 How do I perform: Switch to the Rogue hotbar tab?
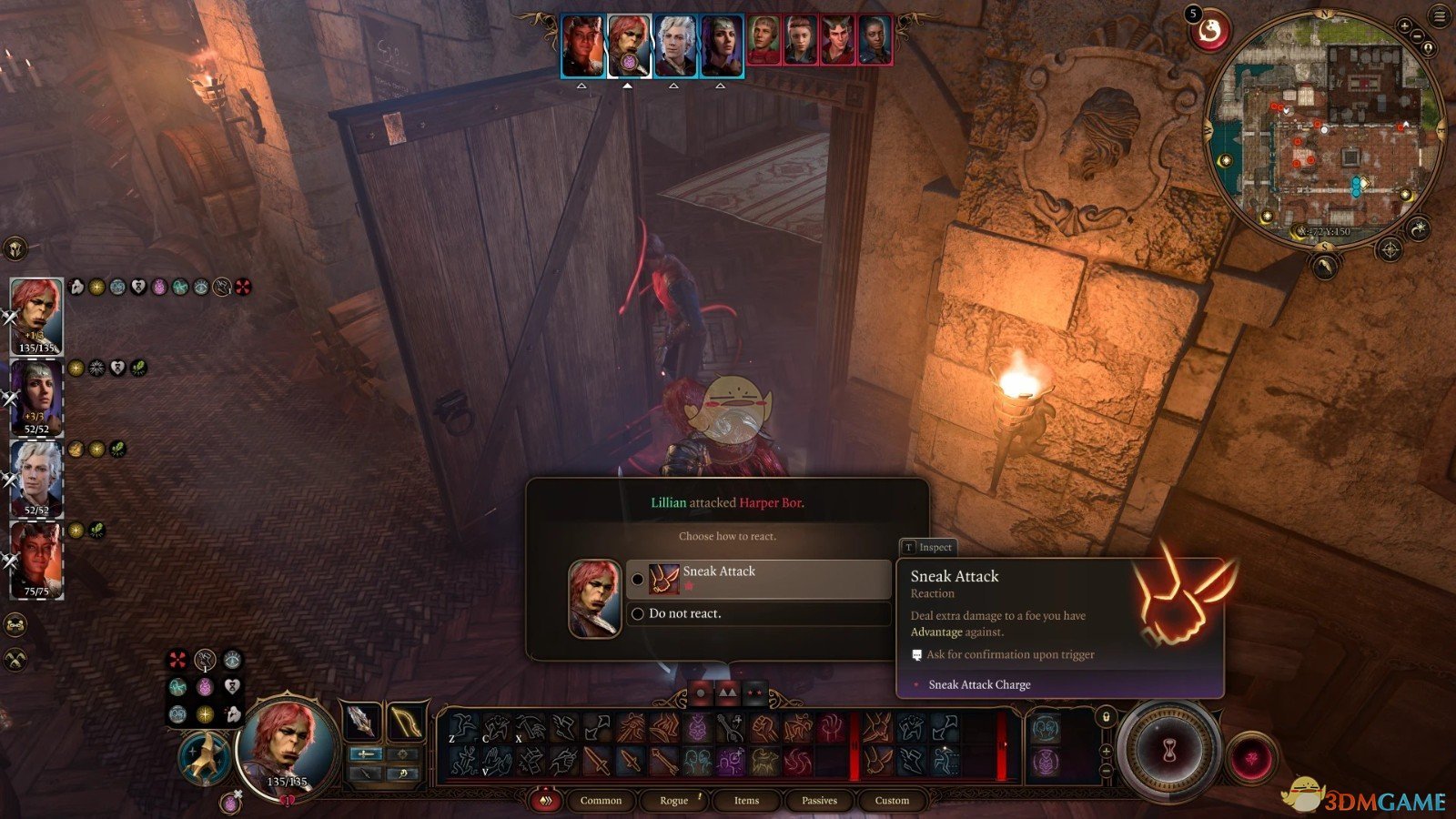674,801
